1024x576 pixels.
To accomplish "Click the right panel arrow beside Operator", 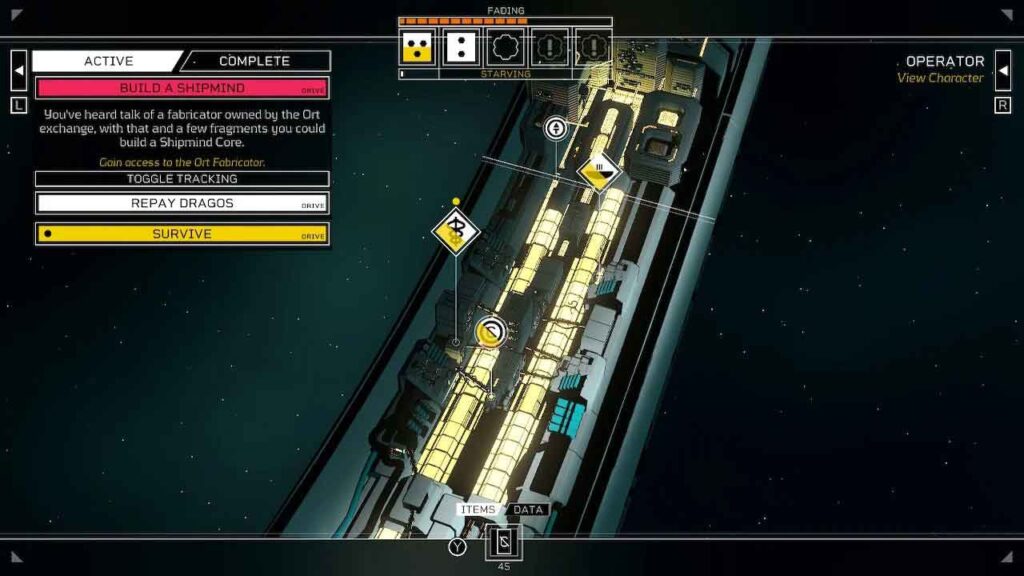I will (x=1003, y=70).
